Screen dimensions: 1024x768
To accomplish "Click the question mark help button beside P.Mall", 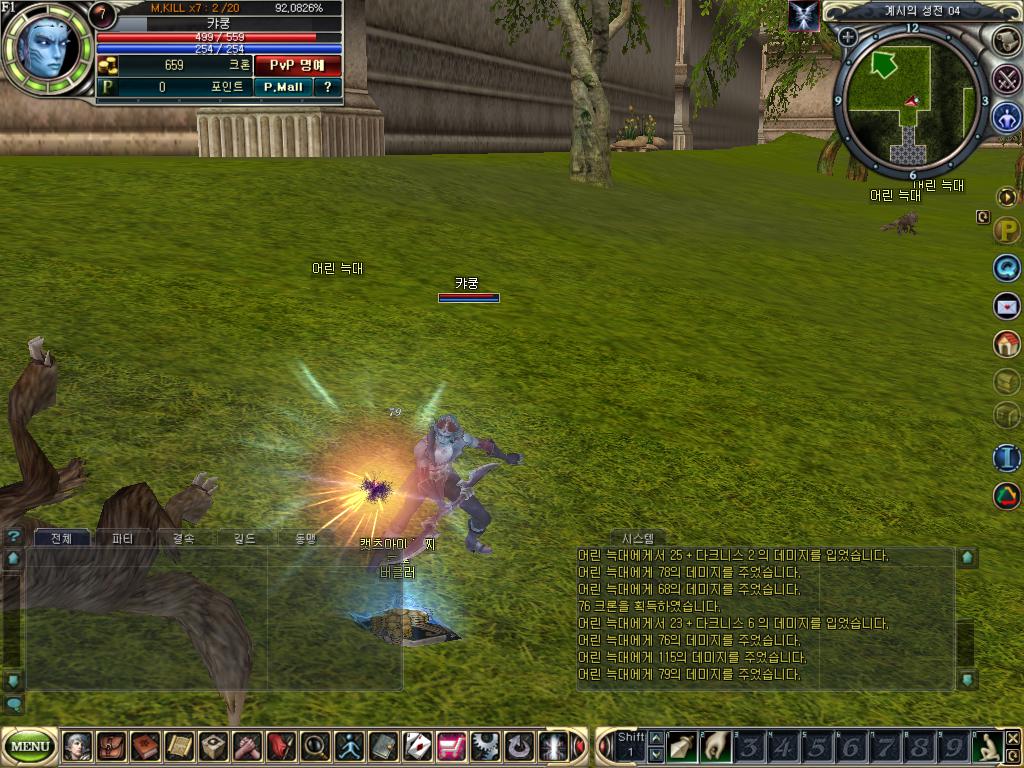I will [327, 87].
